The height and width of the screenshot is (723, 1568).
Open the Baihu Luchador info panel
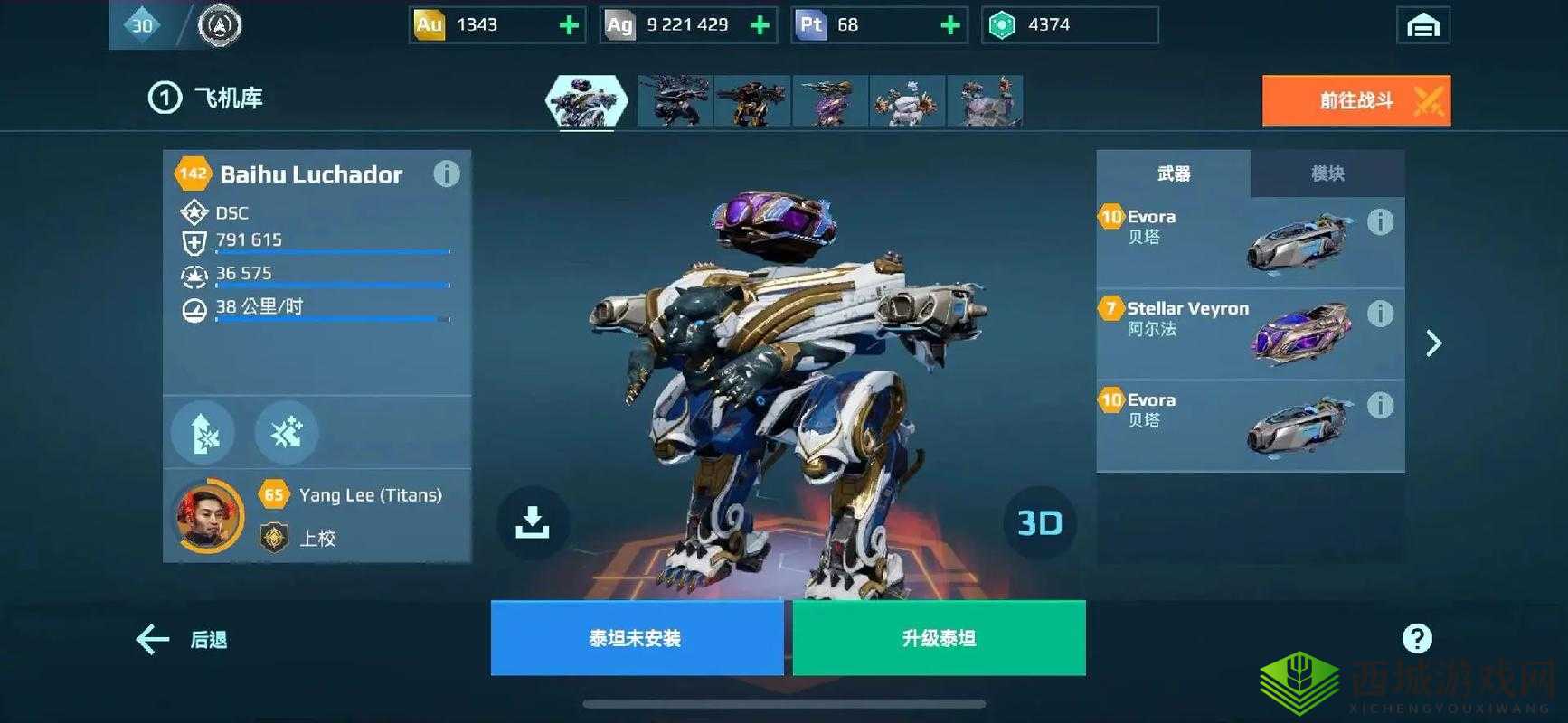point(447,174)
